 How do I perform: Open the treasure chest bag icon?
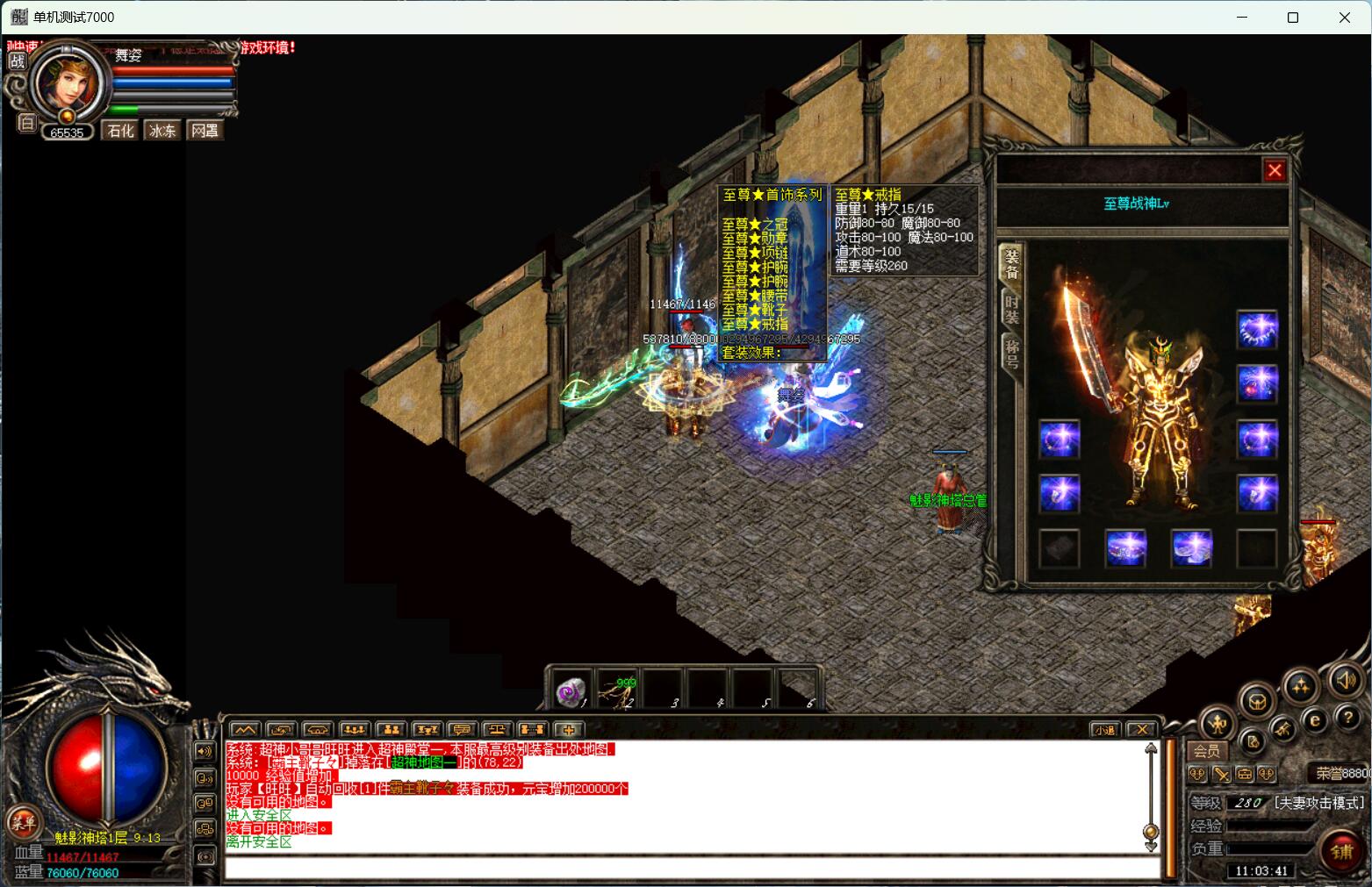1257,700
